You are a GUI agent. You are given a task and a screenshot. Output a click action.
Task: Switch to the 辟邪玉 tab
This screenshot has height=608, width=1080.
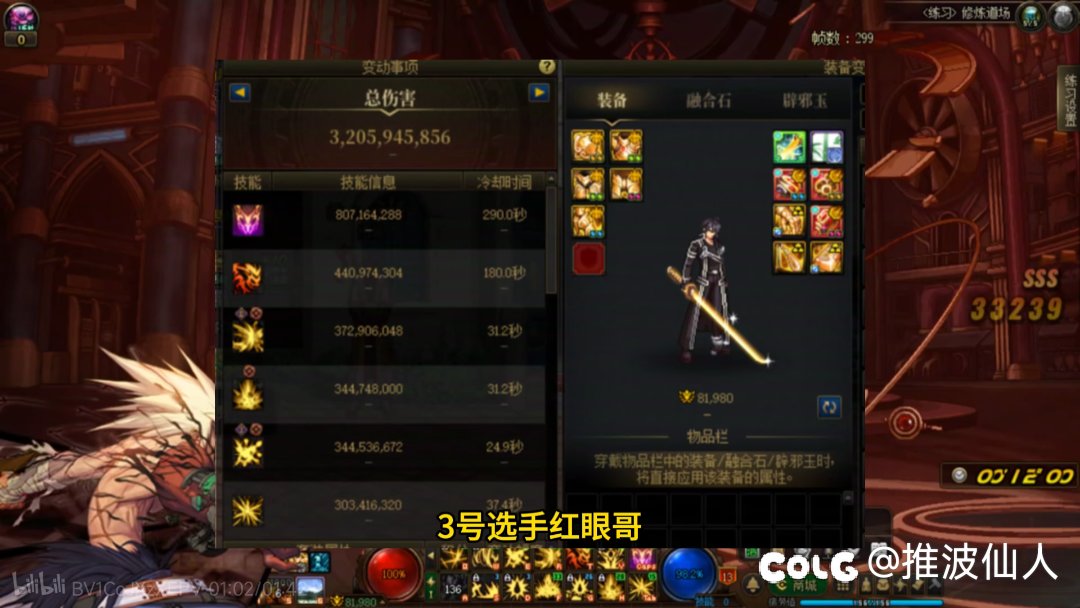click(x=805, y=100)
